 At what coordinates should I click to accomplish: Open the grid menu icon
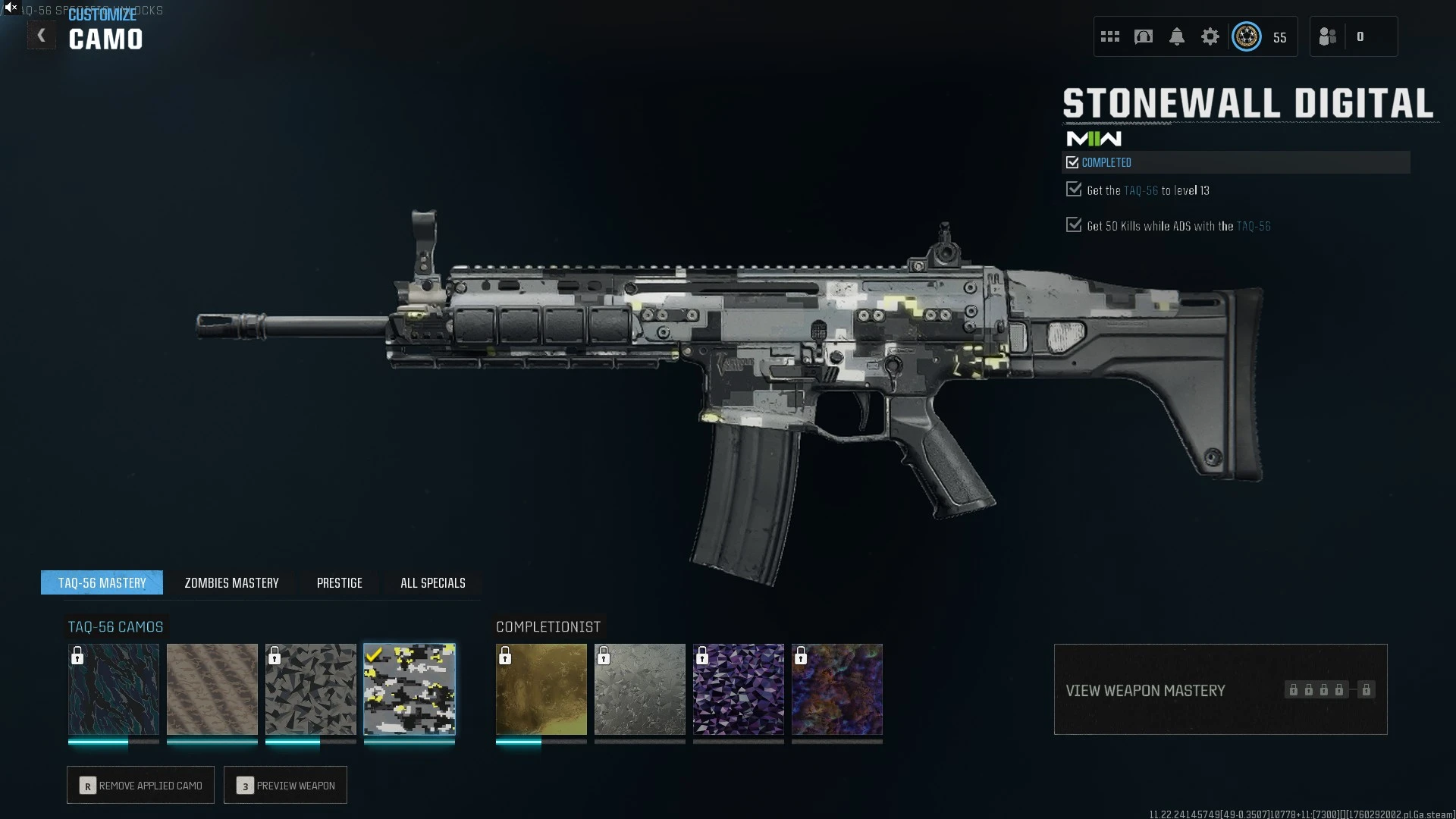coord(1110,36)
